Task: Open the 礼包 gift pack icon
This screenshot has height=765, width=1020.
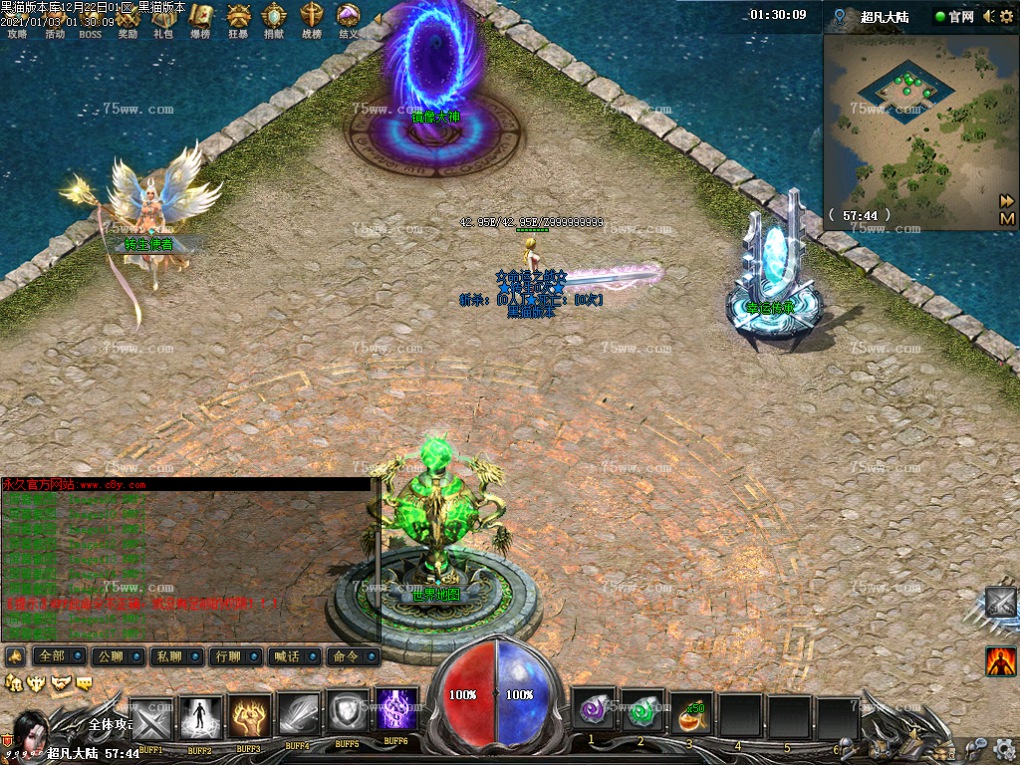Action: [164, 20]
